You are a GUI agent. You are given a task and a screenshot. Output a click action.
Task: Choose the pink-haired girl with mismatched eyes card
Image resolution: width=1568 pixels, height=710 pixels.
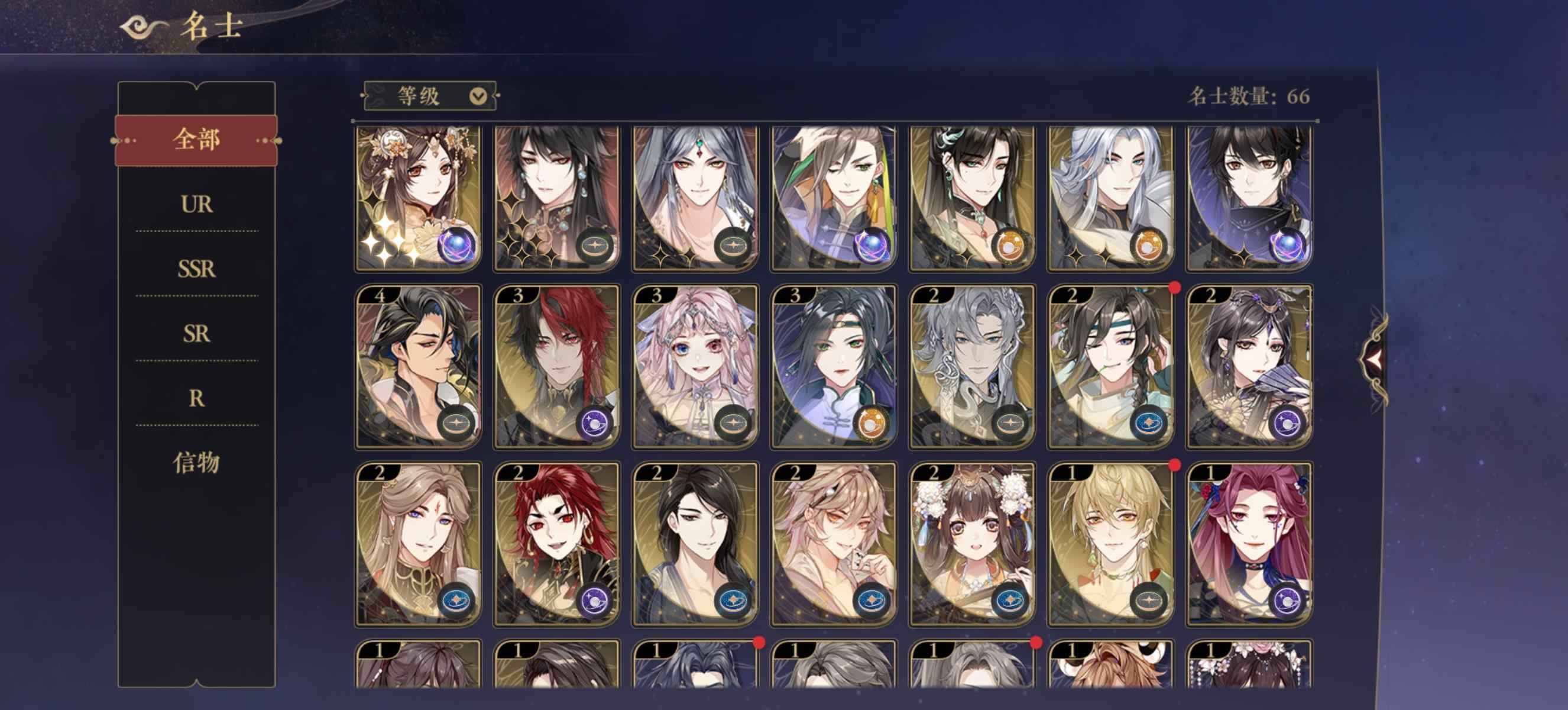tap(695, 367)
